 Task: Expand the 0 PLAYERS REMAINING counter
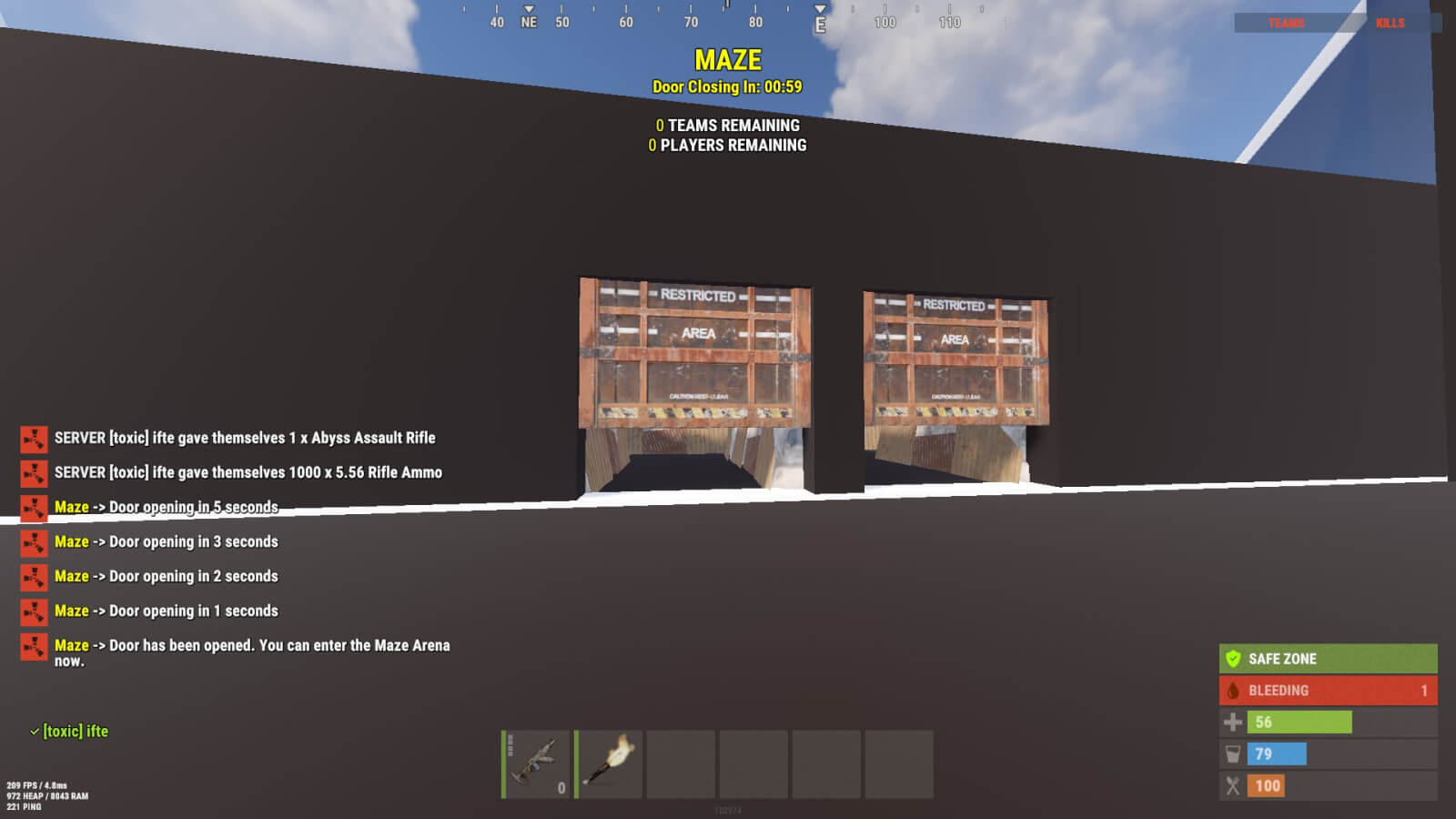(x=727, y=145)
